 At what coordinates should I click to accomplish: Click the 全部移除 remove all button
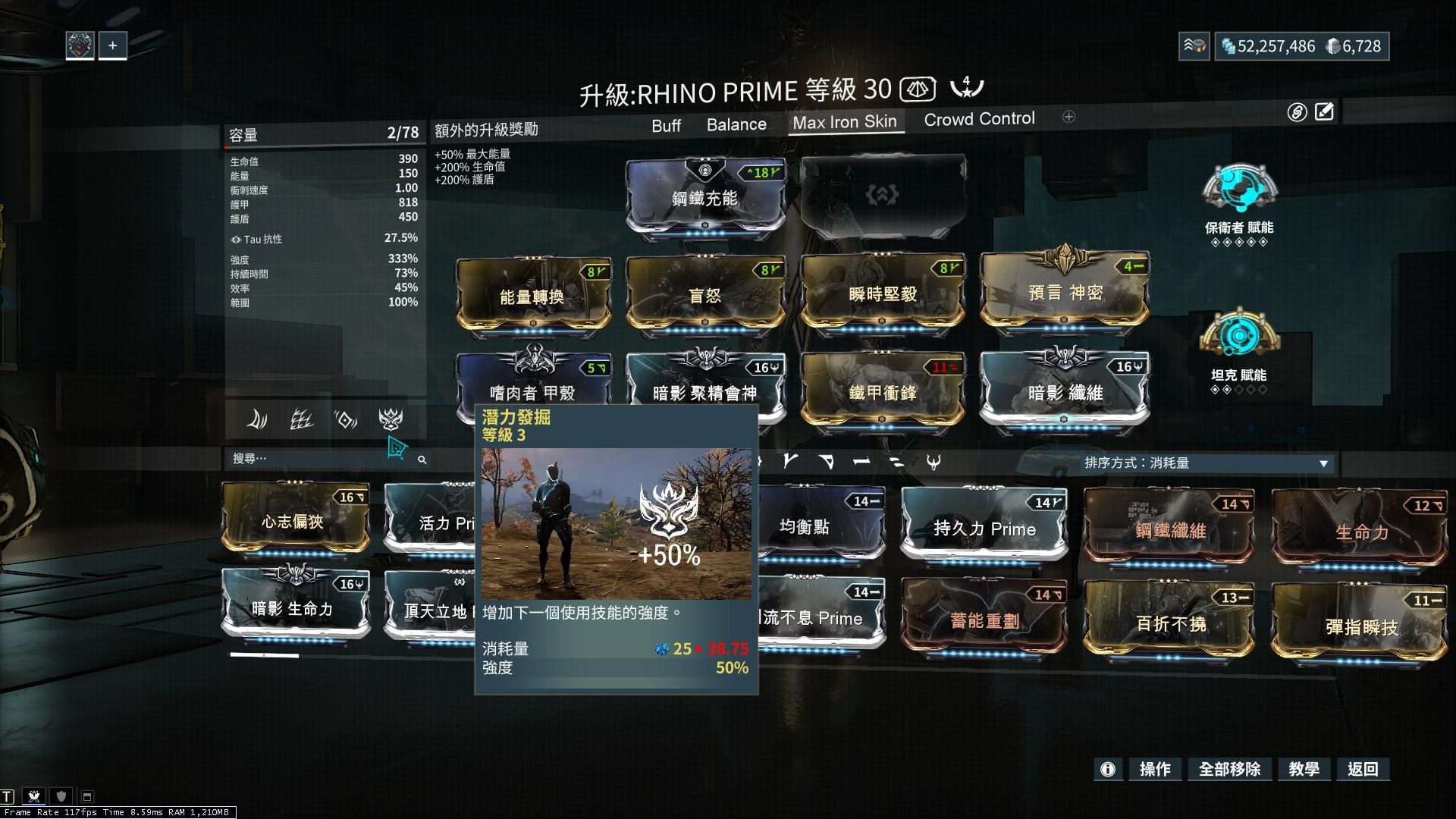click(1229, 769)
